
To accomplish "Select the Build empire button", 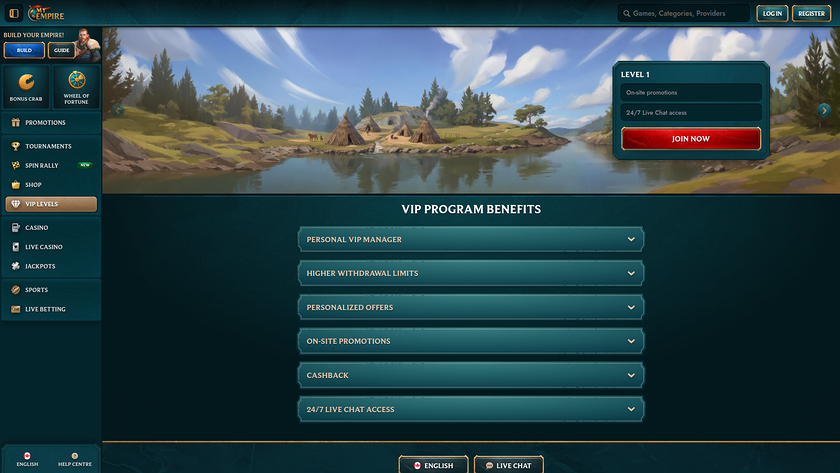I will click(24, 50).
